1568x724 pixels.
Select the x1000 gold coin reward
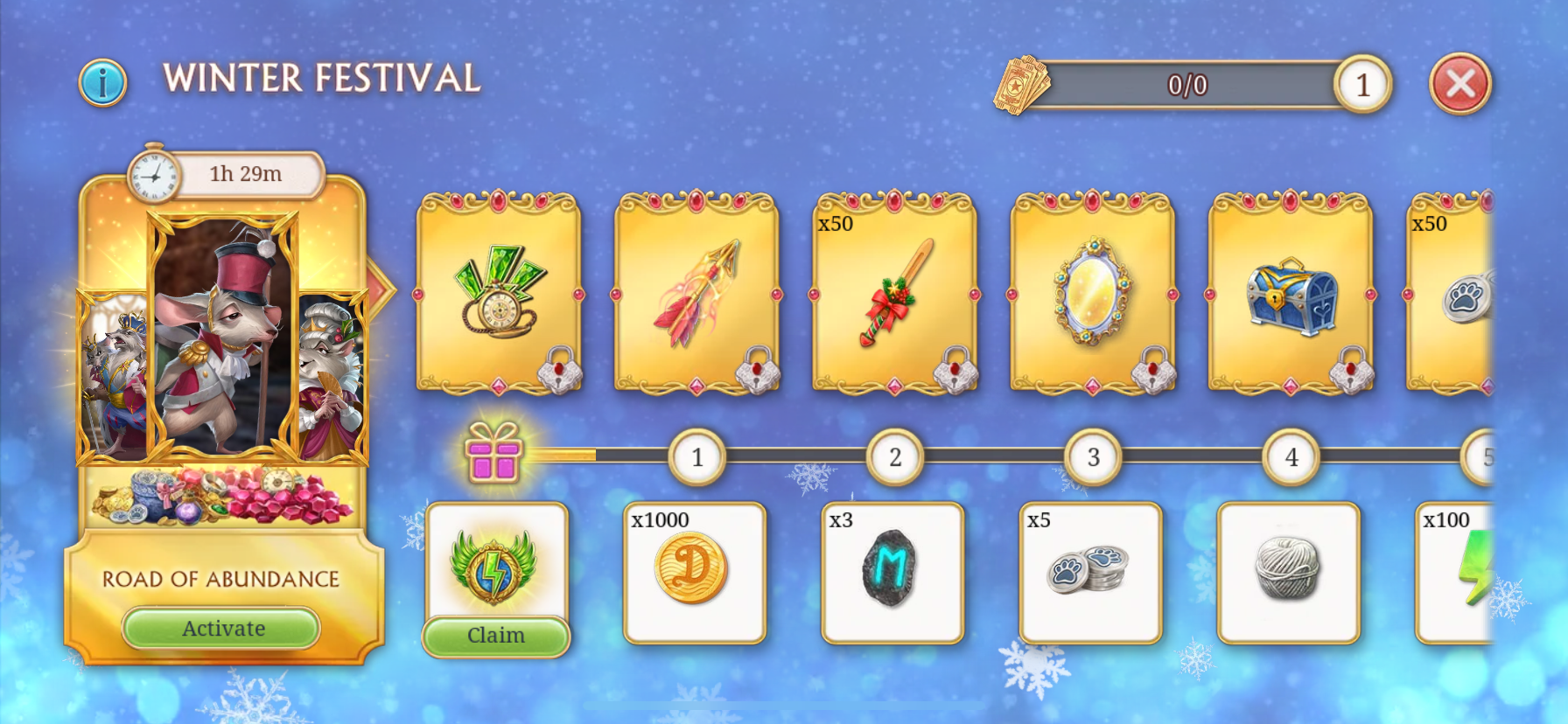pos(694,572)
